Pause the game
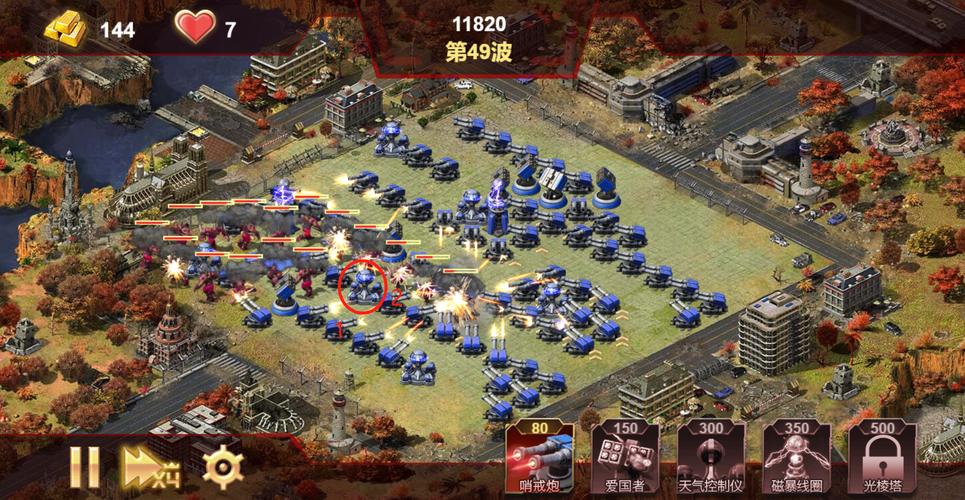Image resolution: width=965 pixels, height=500 pixels. point(85,466)
